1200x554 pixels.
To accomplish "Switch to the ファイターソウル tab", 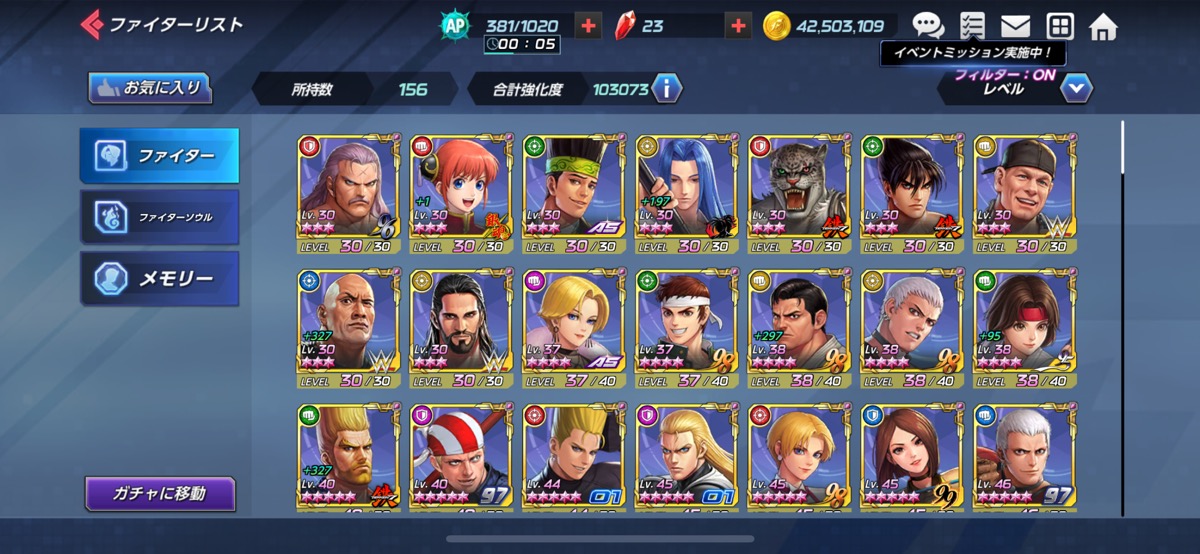I will 159,216.
